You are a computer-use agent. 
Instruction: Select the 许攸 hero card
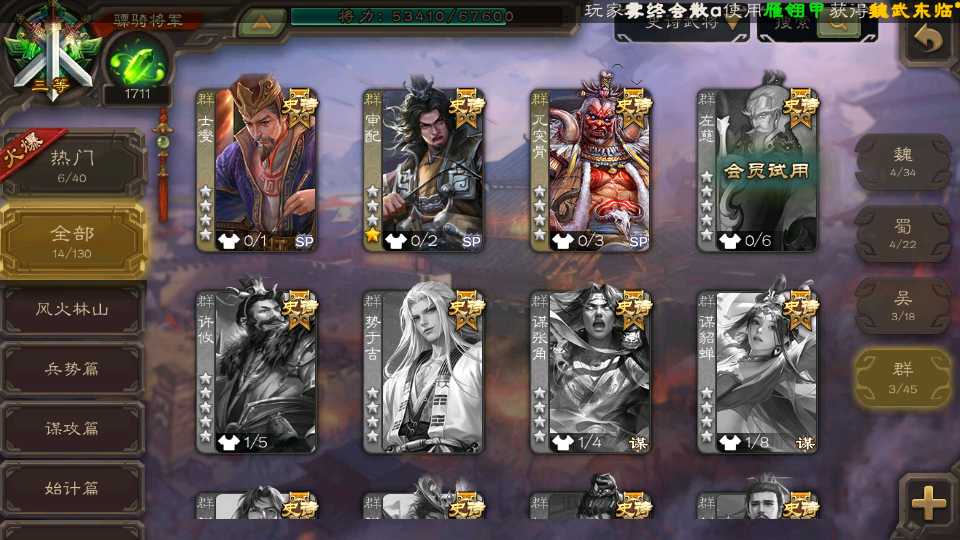tap(256, 371)
